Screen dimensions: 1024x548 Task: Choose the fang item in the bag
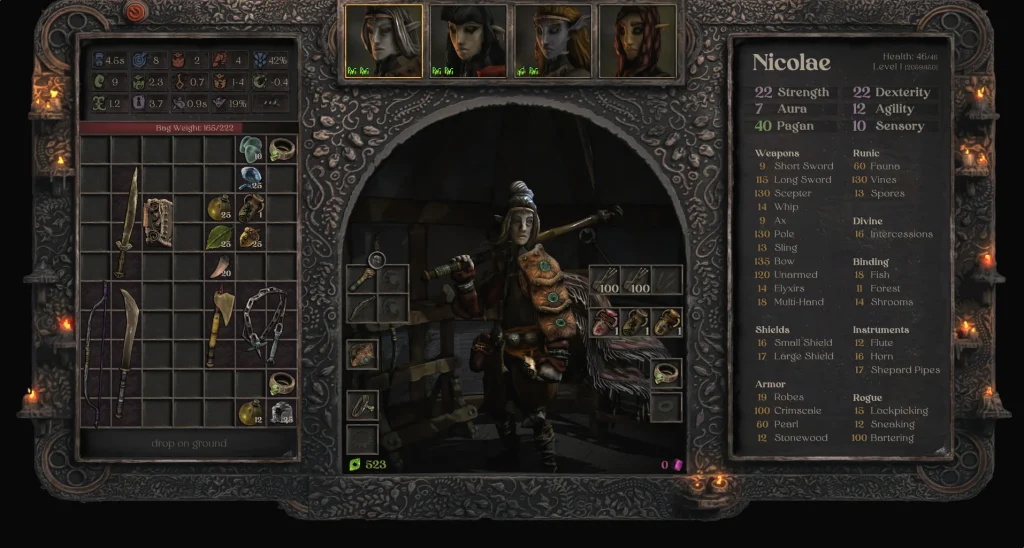219,266
